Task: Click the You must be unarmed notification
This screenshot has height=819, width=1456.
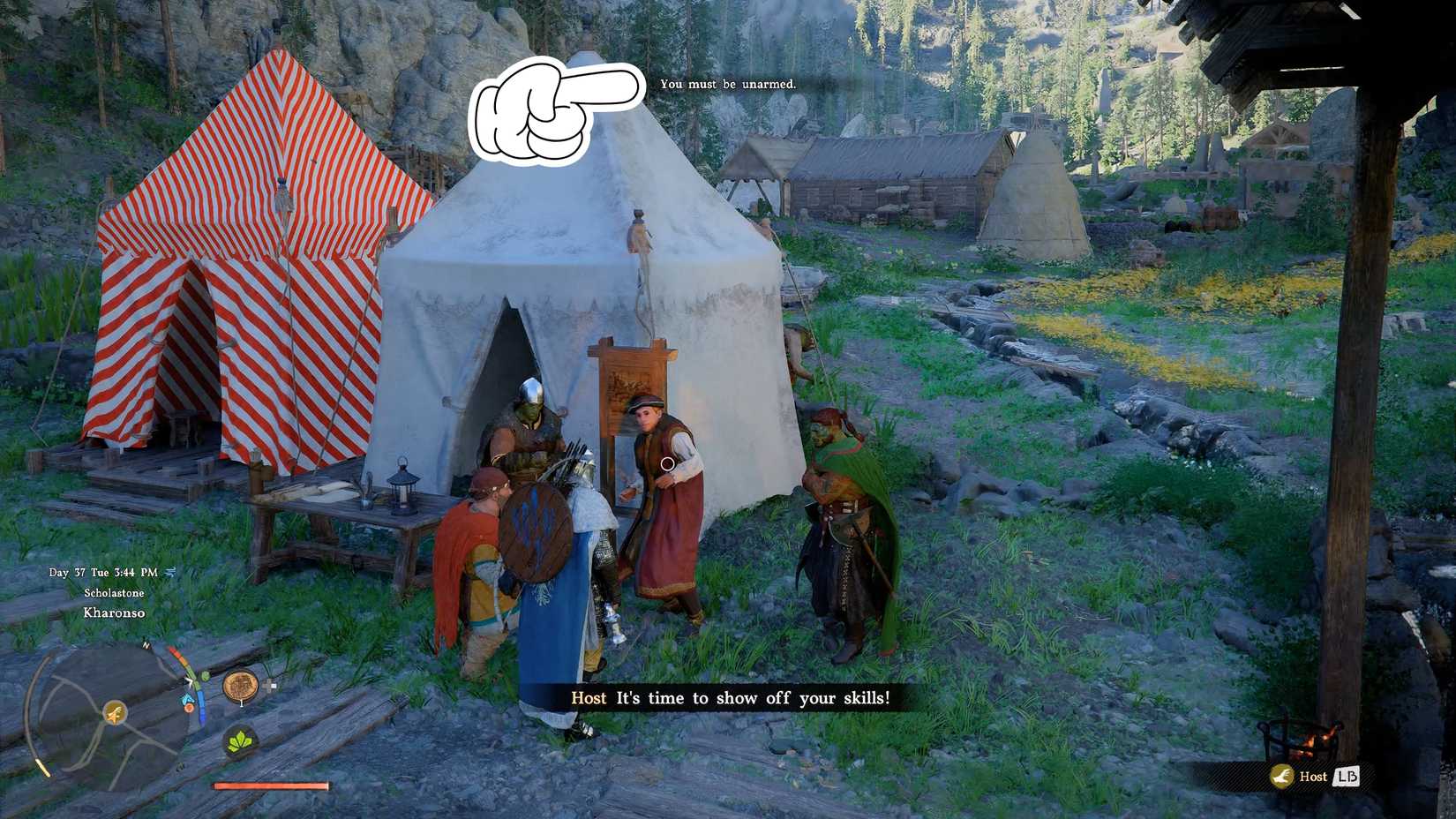Action: pyautogui.click(x=728, y=86)
